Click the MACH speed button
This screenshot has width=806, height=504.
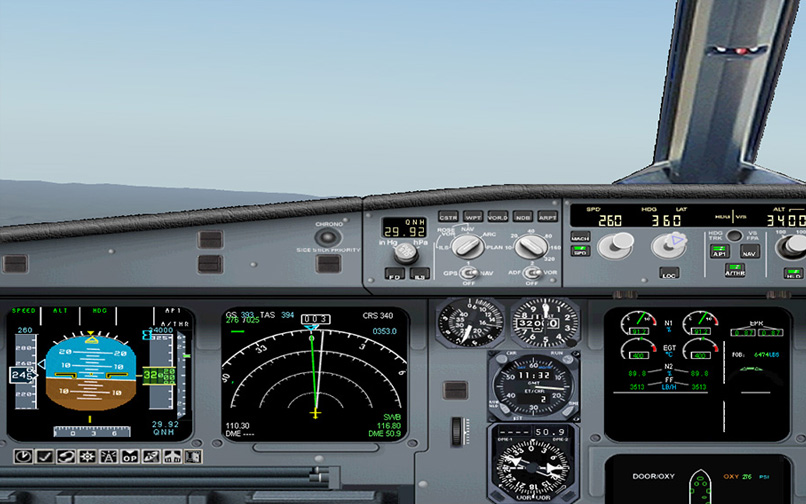tap(580, 237)
